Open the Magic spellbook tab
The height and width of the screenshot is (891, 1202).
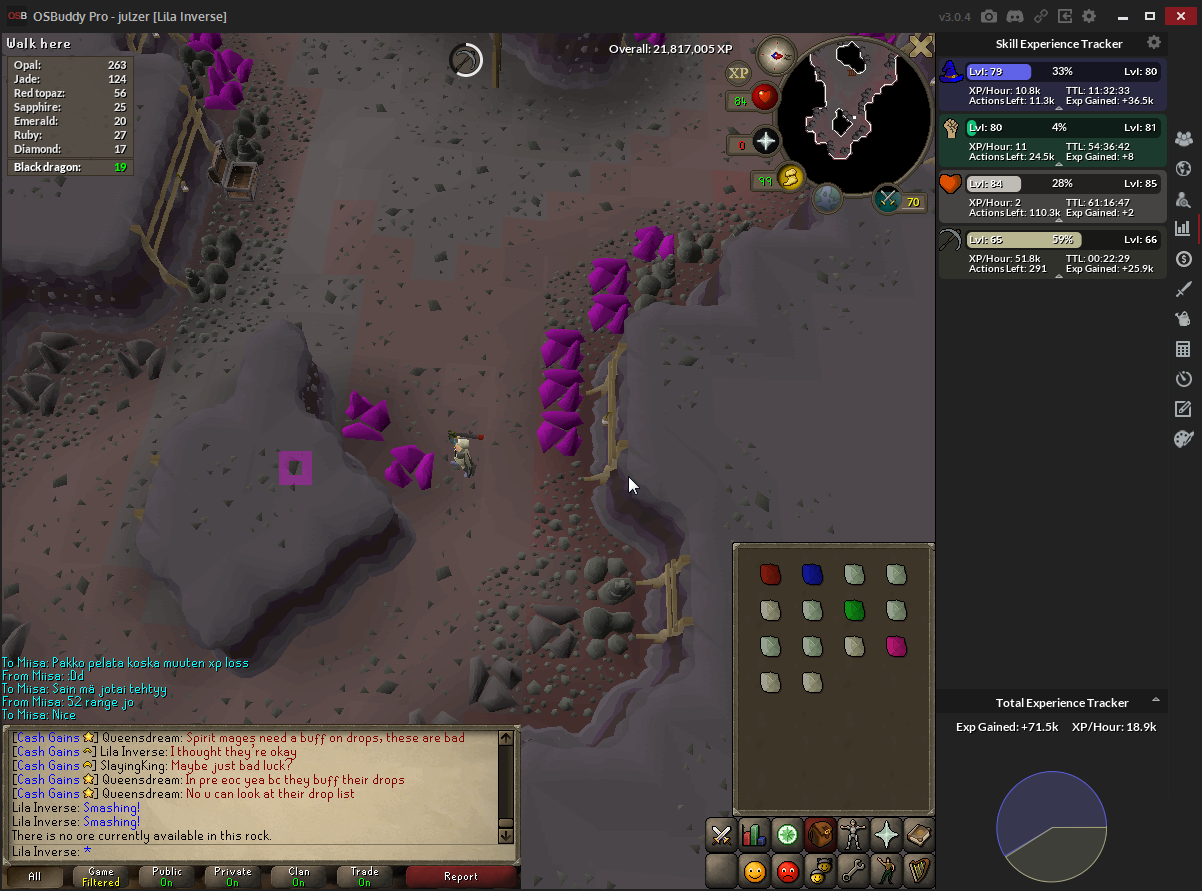coord(919,834)
